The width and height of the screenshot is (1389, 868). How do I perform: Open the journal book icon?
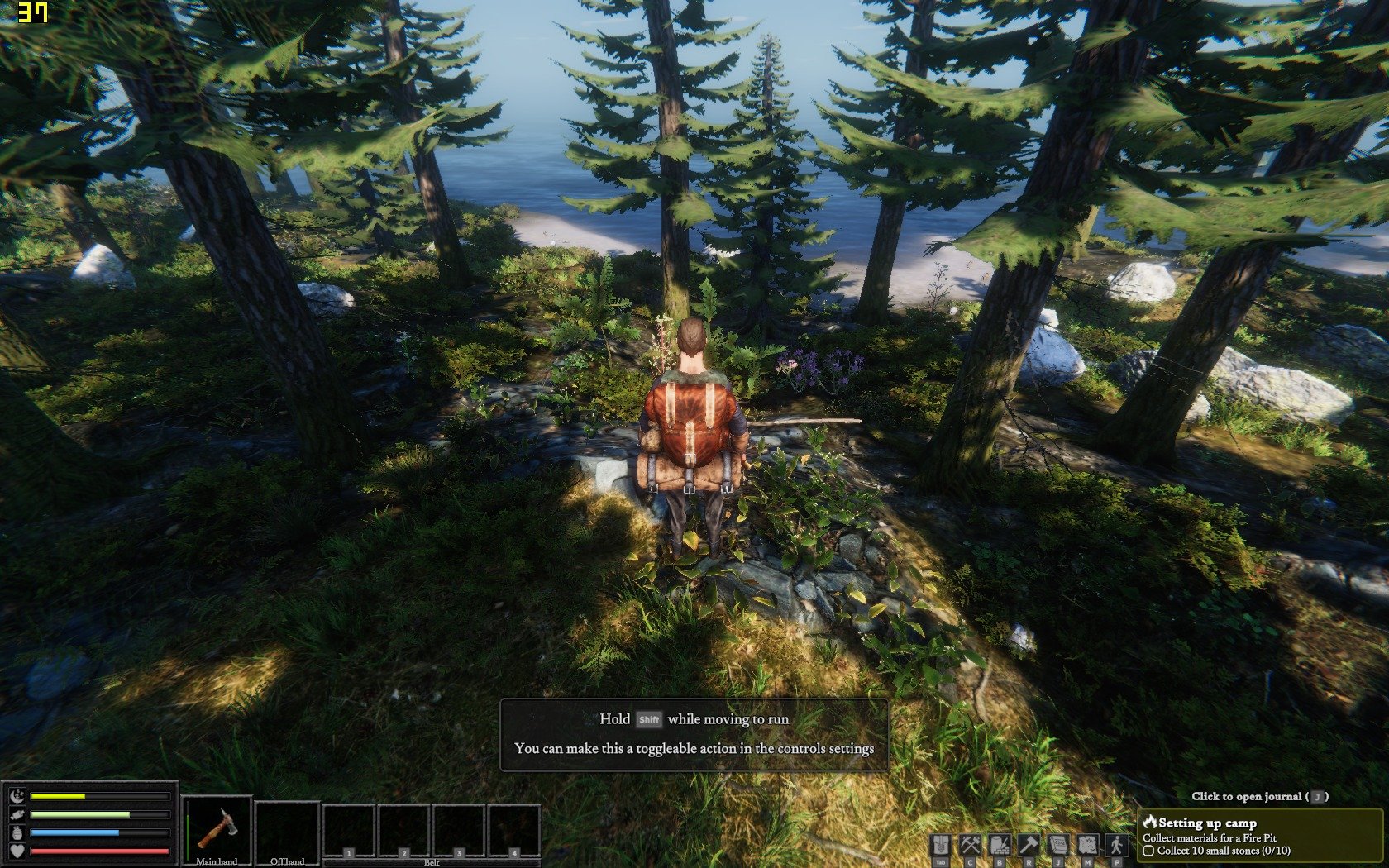point(1058,846)
